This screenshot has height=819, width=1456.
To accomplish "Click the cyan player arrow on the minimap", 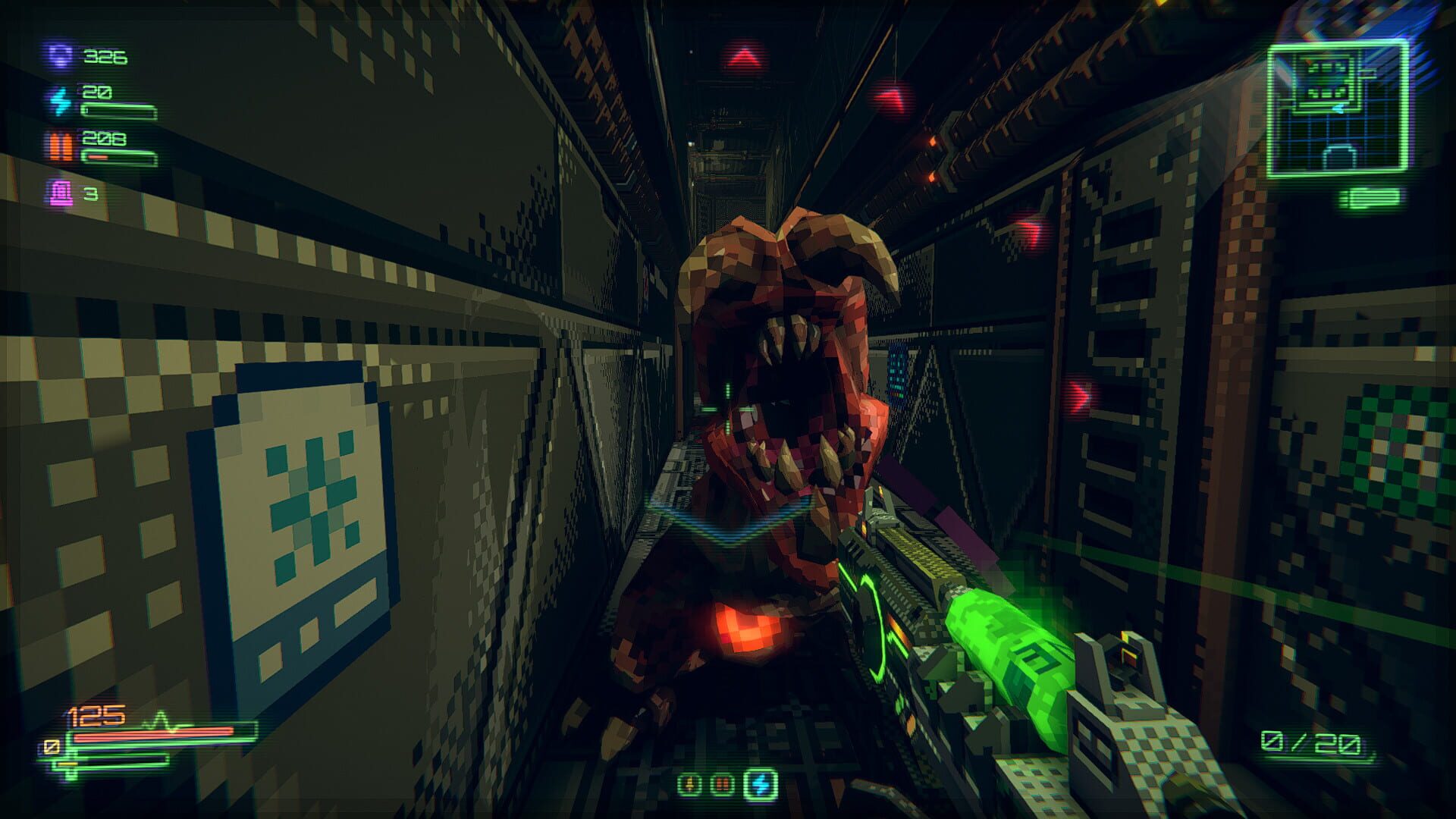I will (x=1338, y=107).
